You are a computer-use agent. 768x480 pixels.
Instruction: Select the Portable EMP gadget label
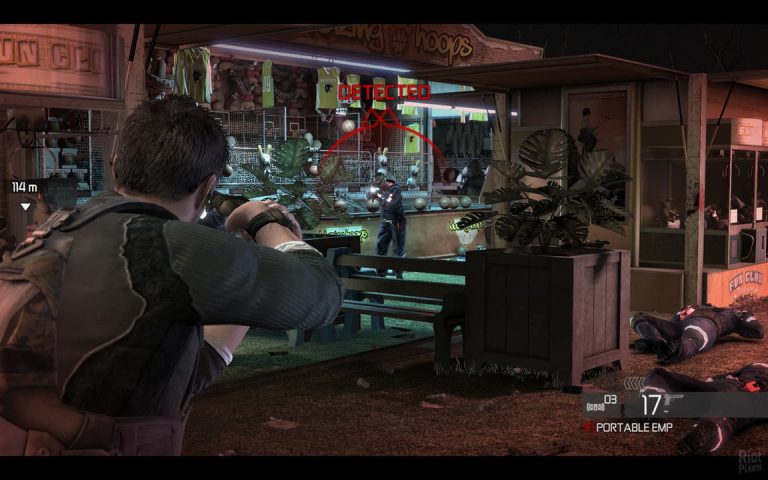tap(635, 427)
